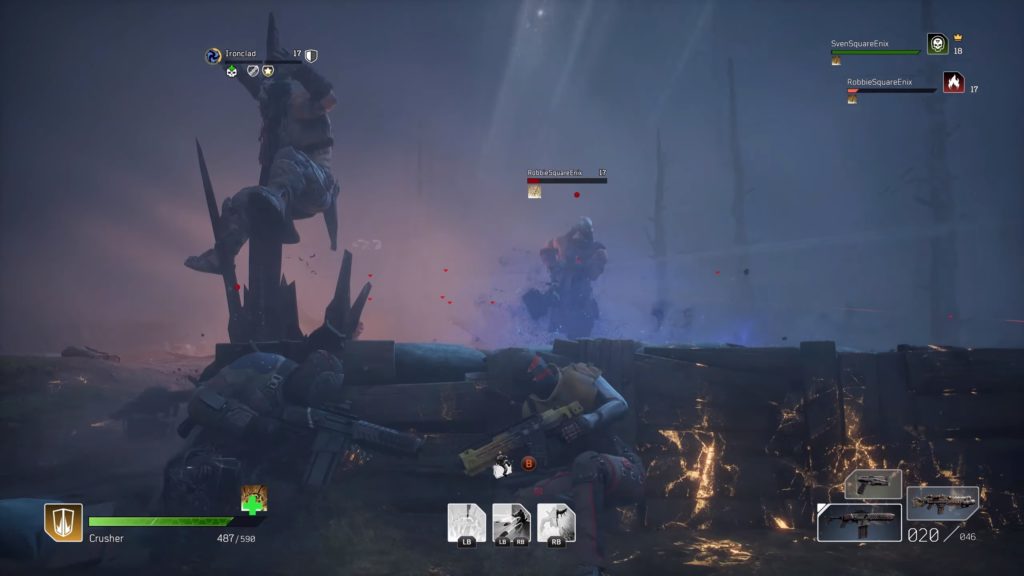Switch to the assault rifle weapon slot
This screenshot has width=1024, height=576.
[x=942, y=504]
